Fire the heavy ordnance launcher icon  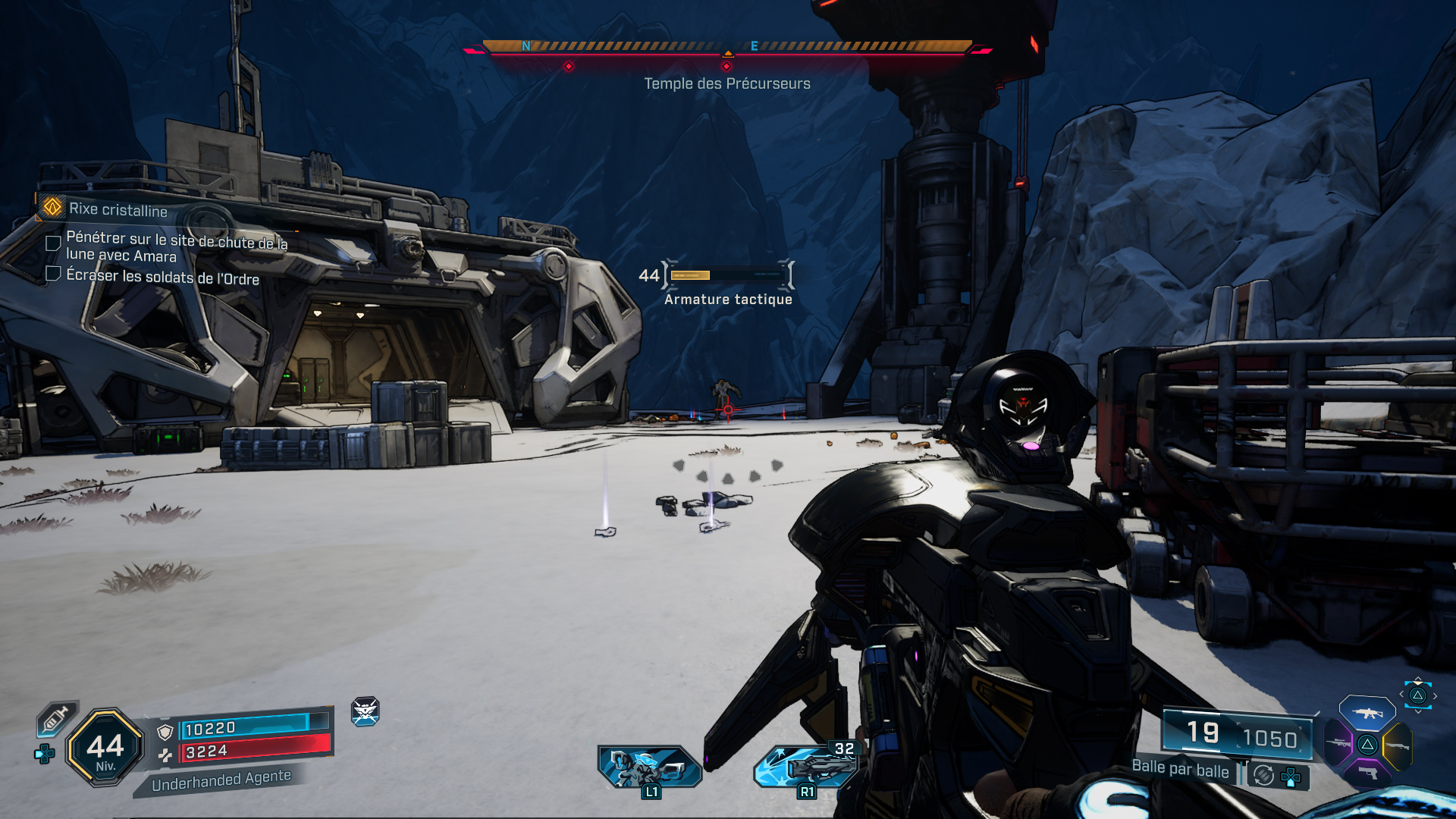[807, 766]
